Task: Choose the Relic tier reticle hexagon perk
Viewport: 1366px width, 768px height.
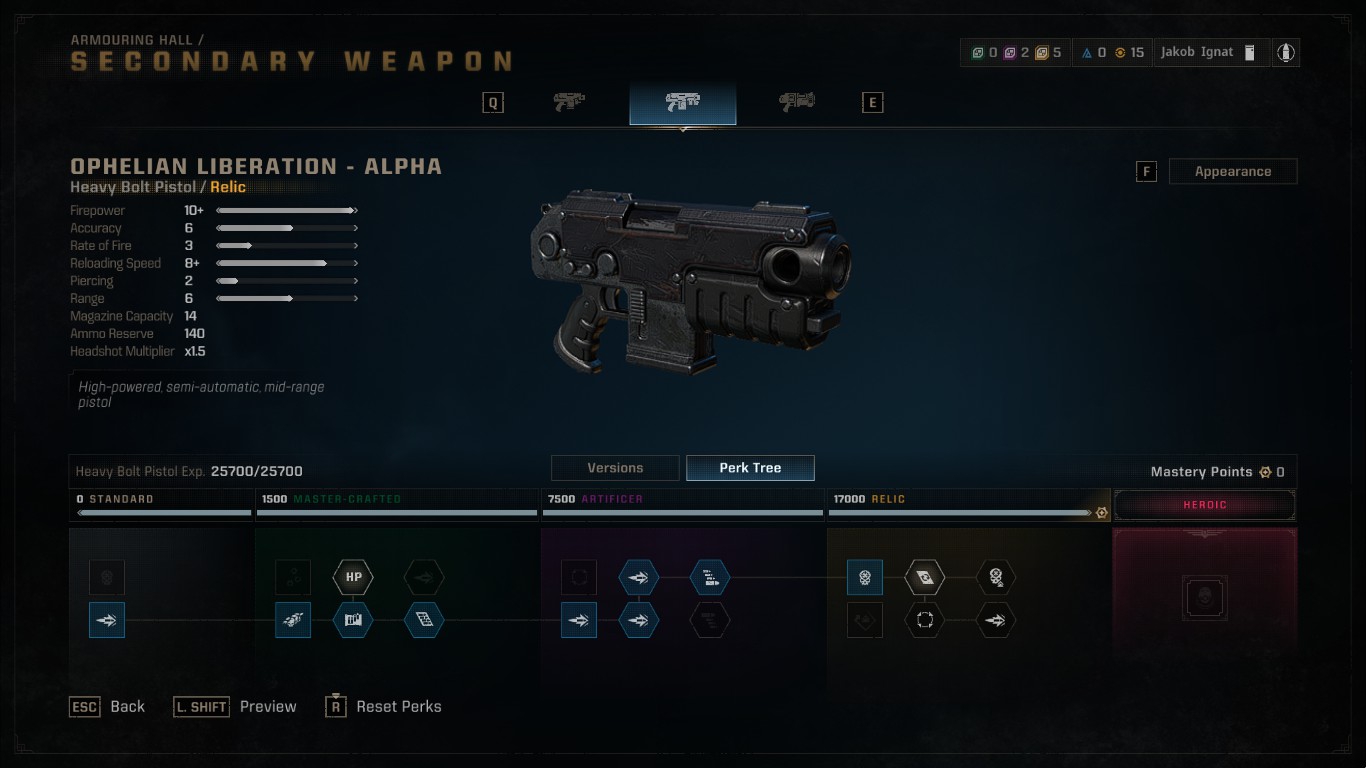Action: click(x=924, y=620)
